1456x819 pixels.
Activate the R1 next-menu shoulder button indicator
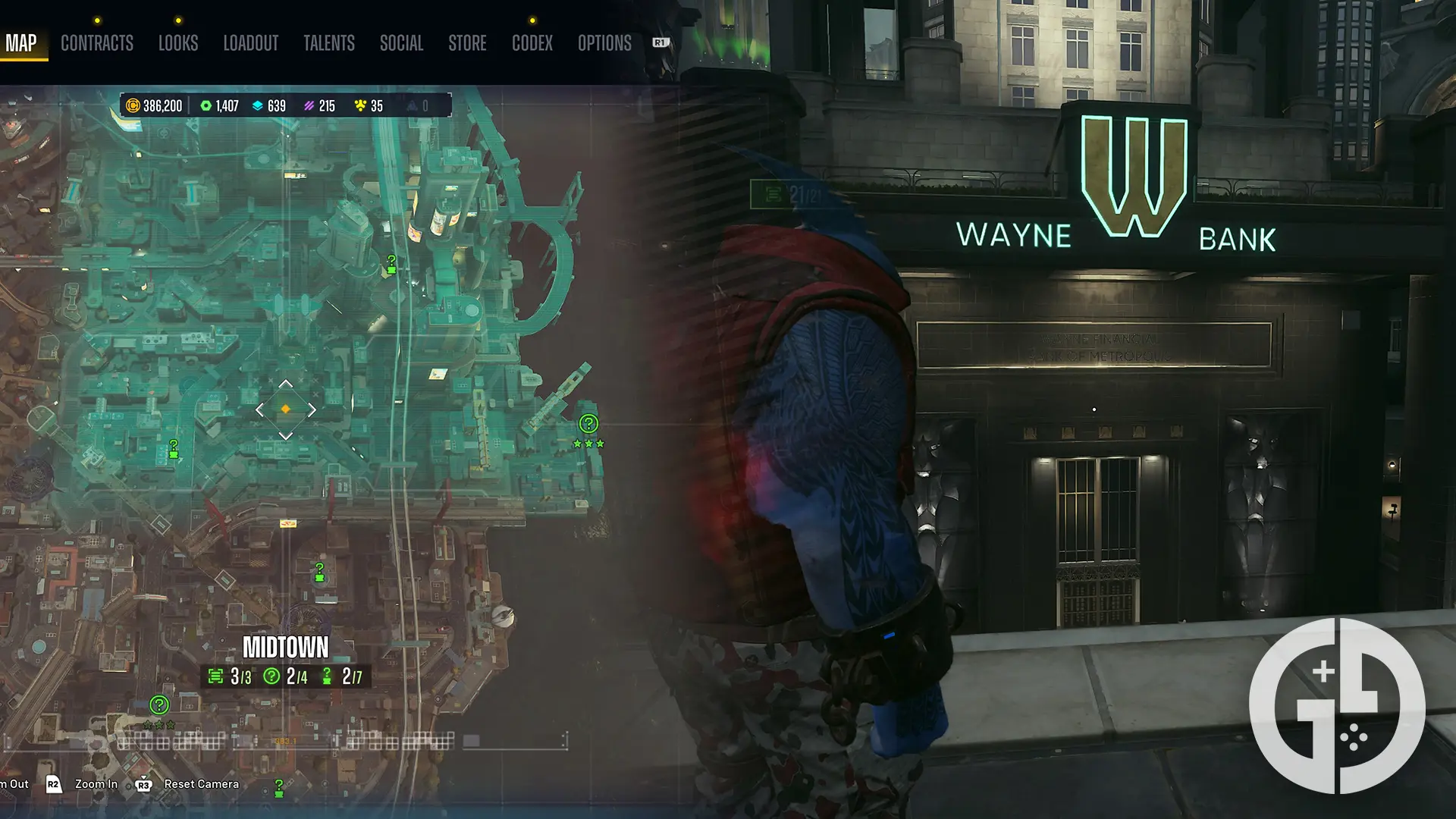[x=658, y=43]
